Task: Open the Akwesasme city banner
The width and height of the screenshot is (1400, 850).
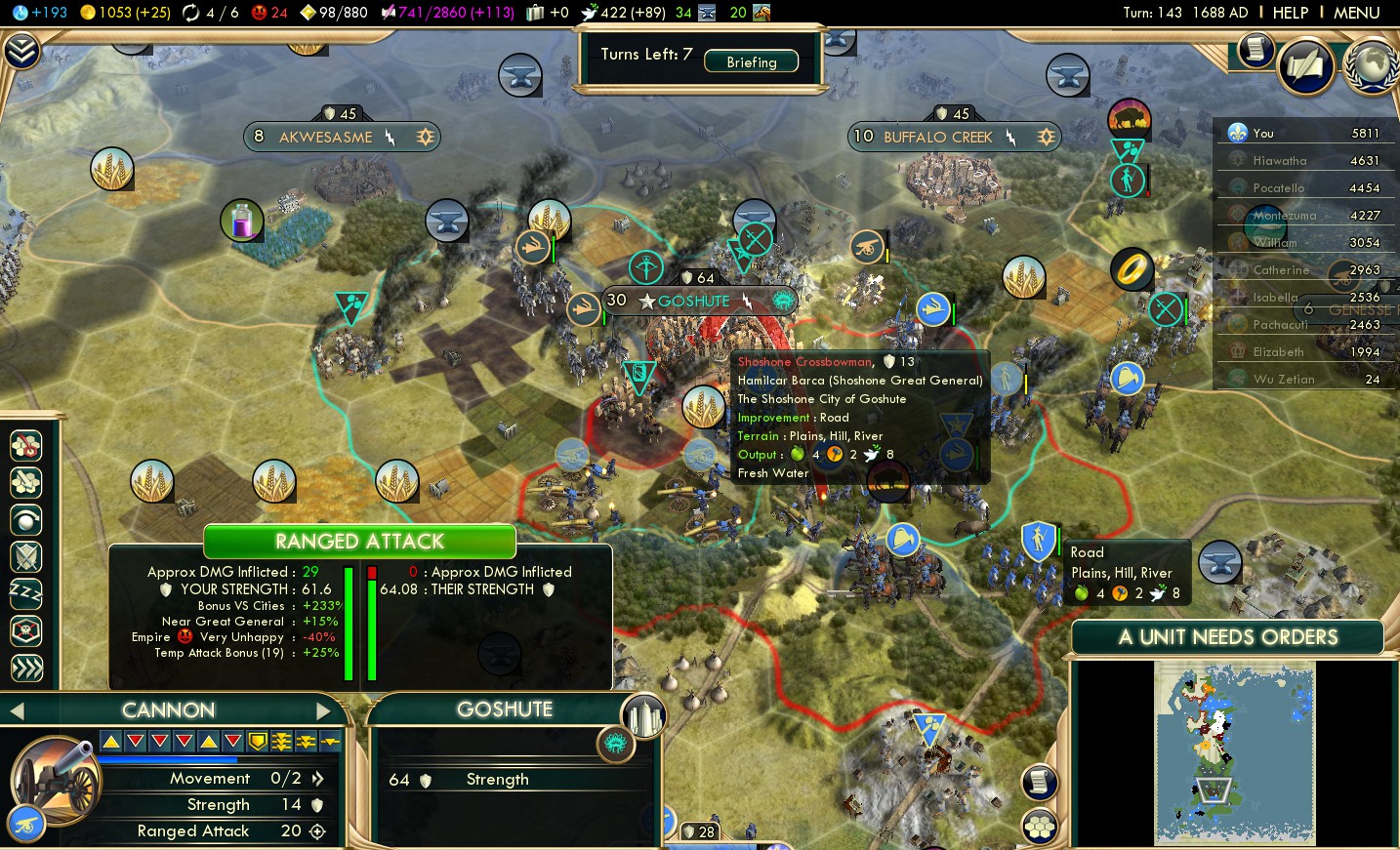Action: pyautogui.click(x=325, y=137)
